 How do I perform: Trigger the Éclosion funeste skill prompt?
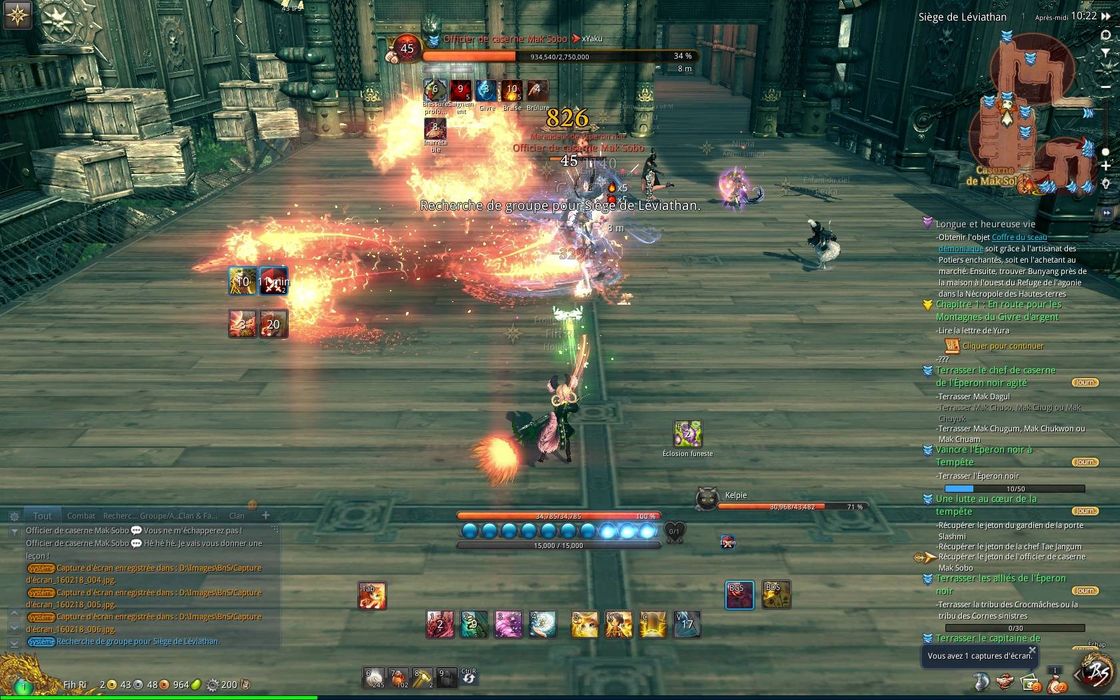[x=687, y=434]
